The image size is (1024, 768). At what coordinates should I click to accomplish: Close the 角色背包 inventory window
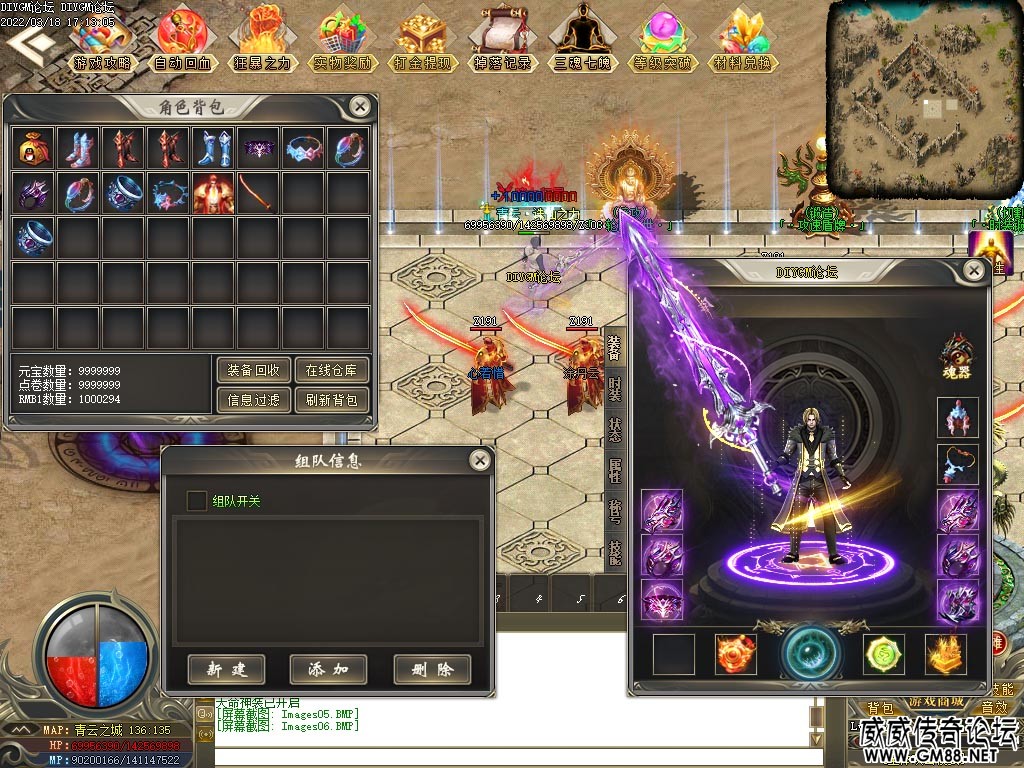coord(360,107)
